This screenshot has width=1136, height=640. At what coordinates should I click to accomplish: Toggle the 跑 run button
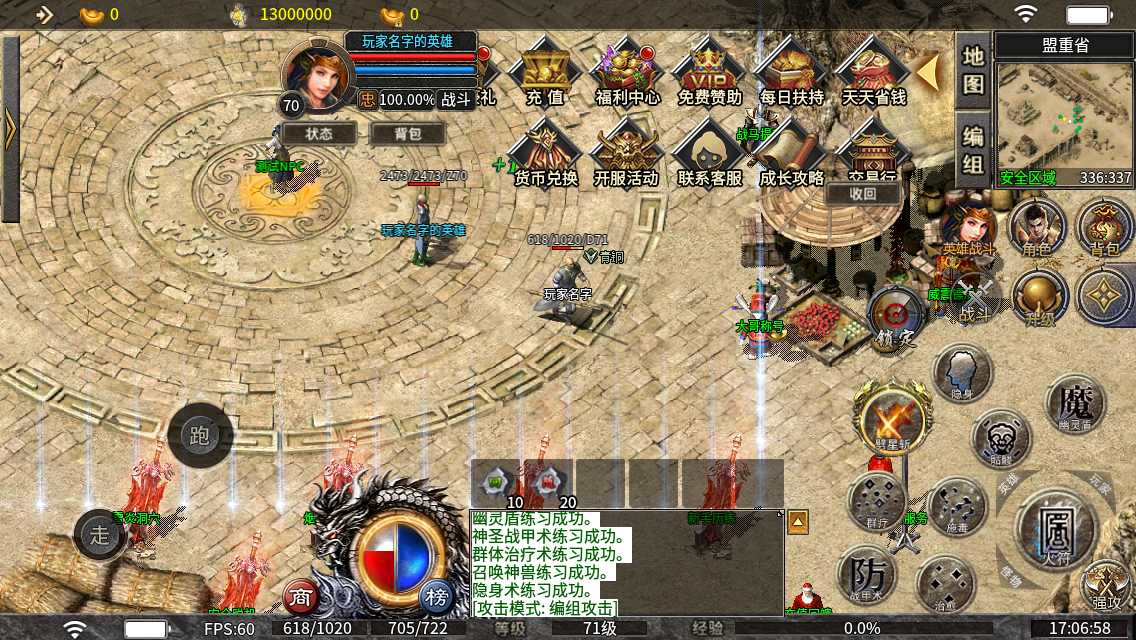[x=199, y=436]
